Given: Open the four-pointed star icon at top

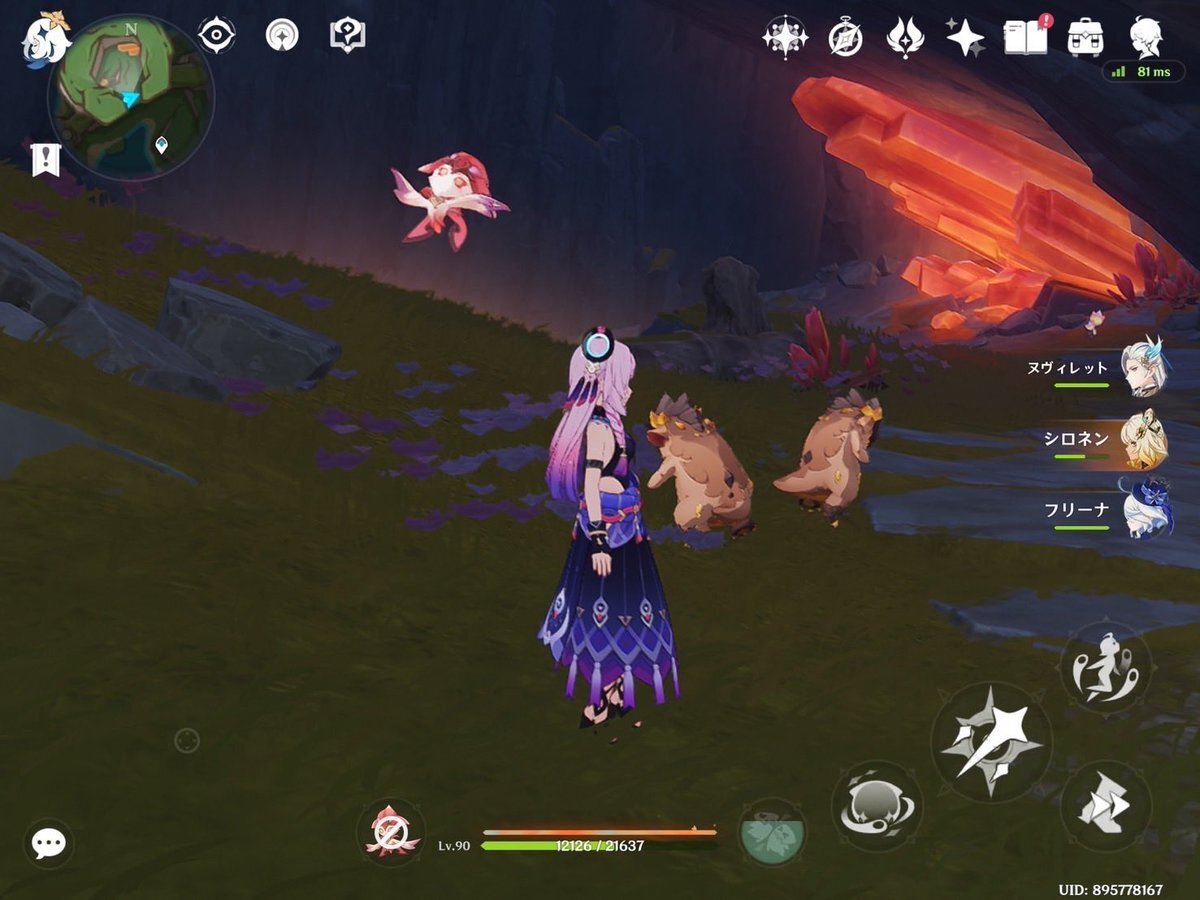Looking at the screenshot, I should point(785,38).
